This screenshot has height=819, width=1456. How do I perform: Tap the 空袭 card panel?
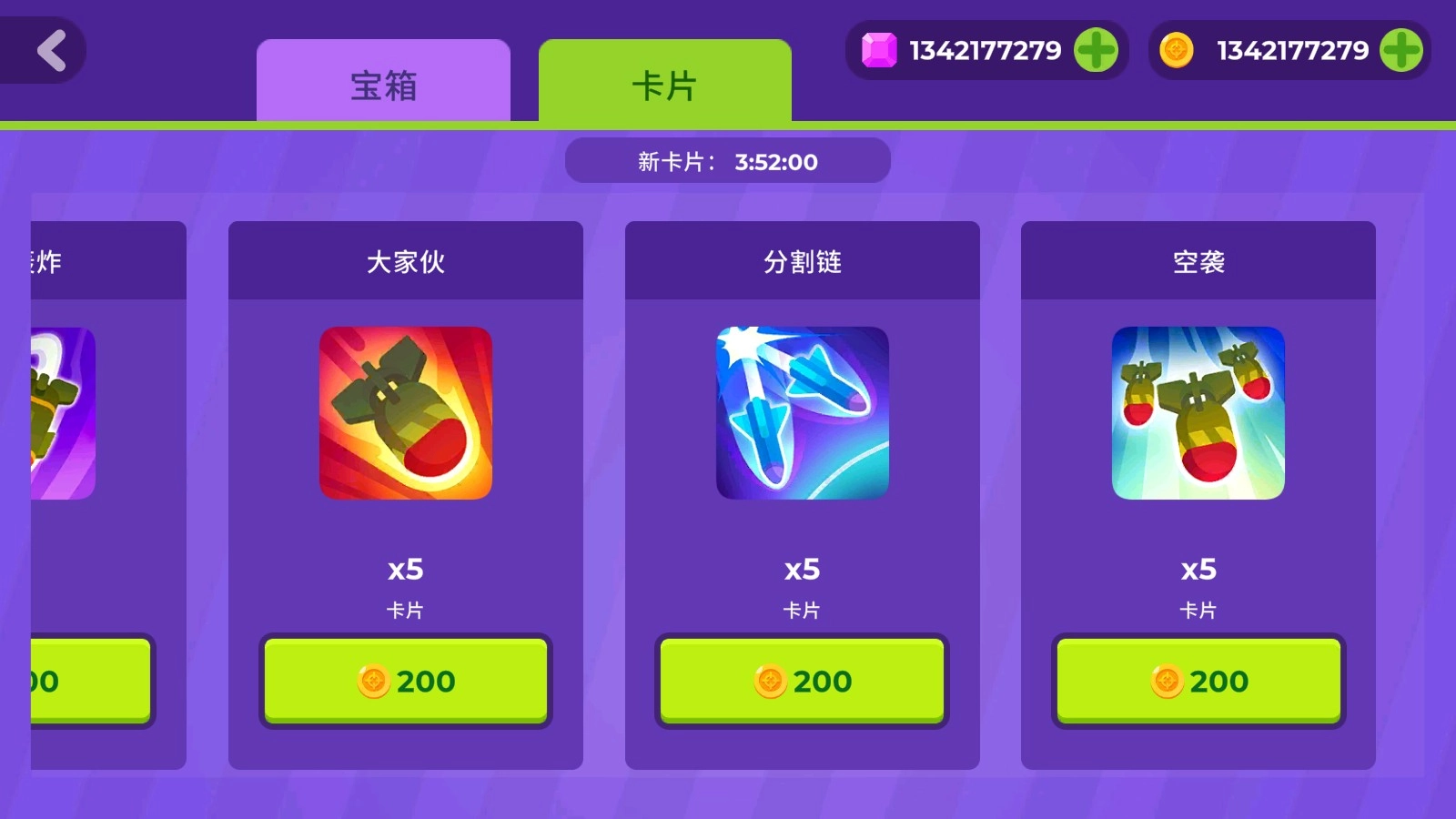pos(1197,491)
